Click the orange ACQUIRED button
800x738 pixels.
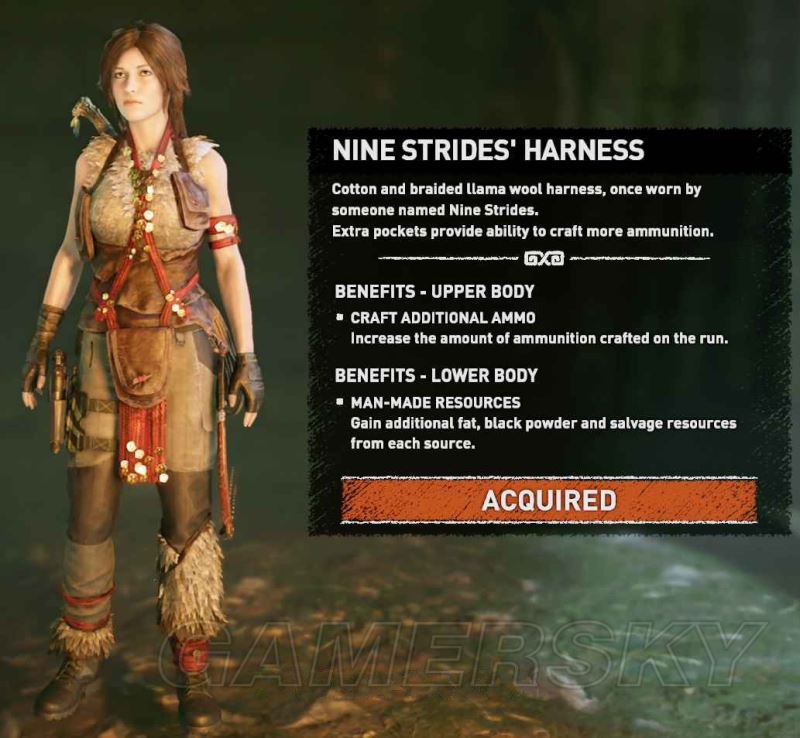[x=548, y=500]
